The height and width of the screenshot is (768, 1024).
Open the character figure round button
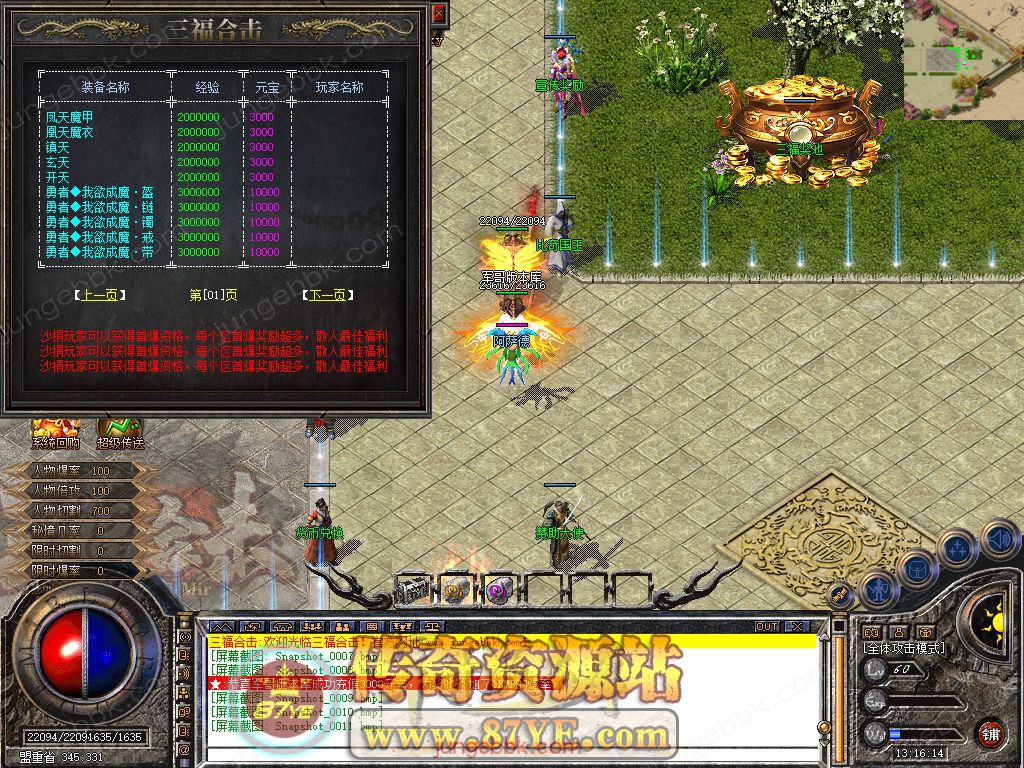tap(877, 590)
